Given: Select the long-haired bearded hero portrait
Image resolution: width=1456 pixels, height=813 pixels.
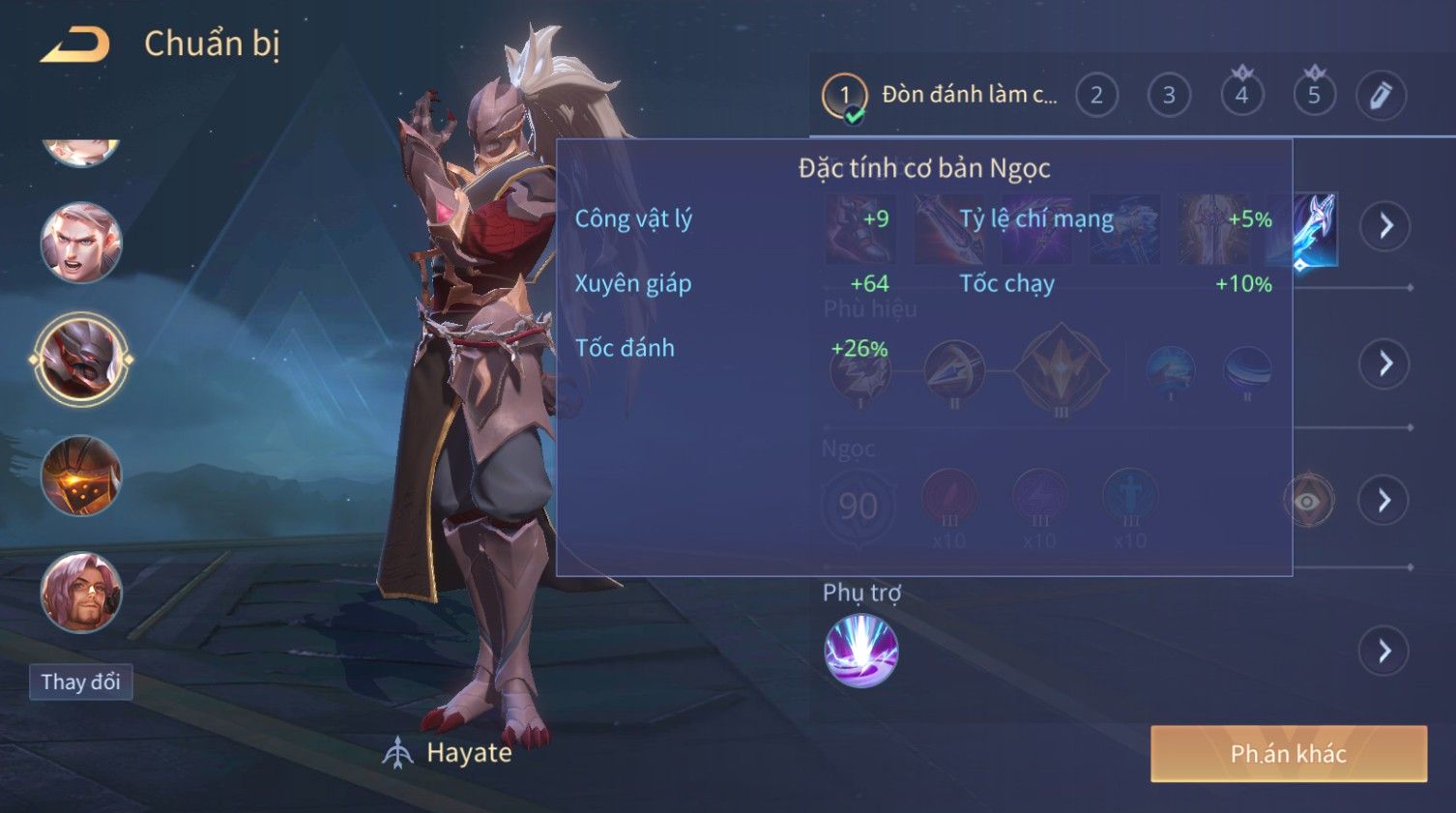Looking at the screenshot, I should click(81, 592).
